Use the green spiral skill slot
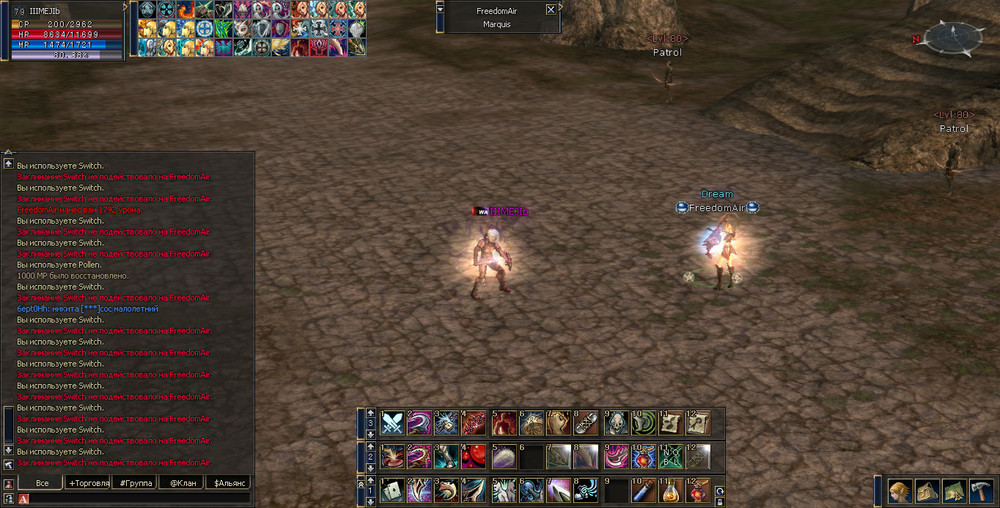 pos(642,423)
